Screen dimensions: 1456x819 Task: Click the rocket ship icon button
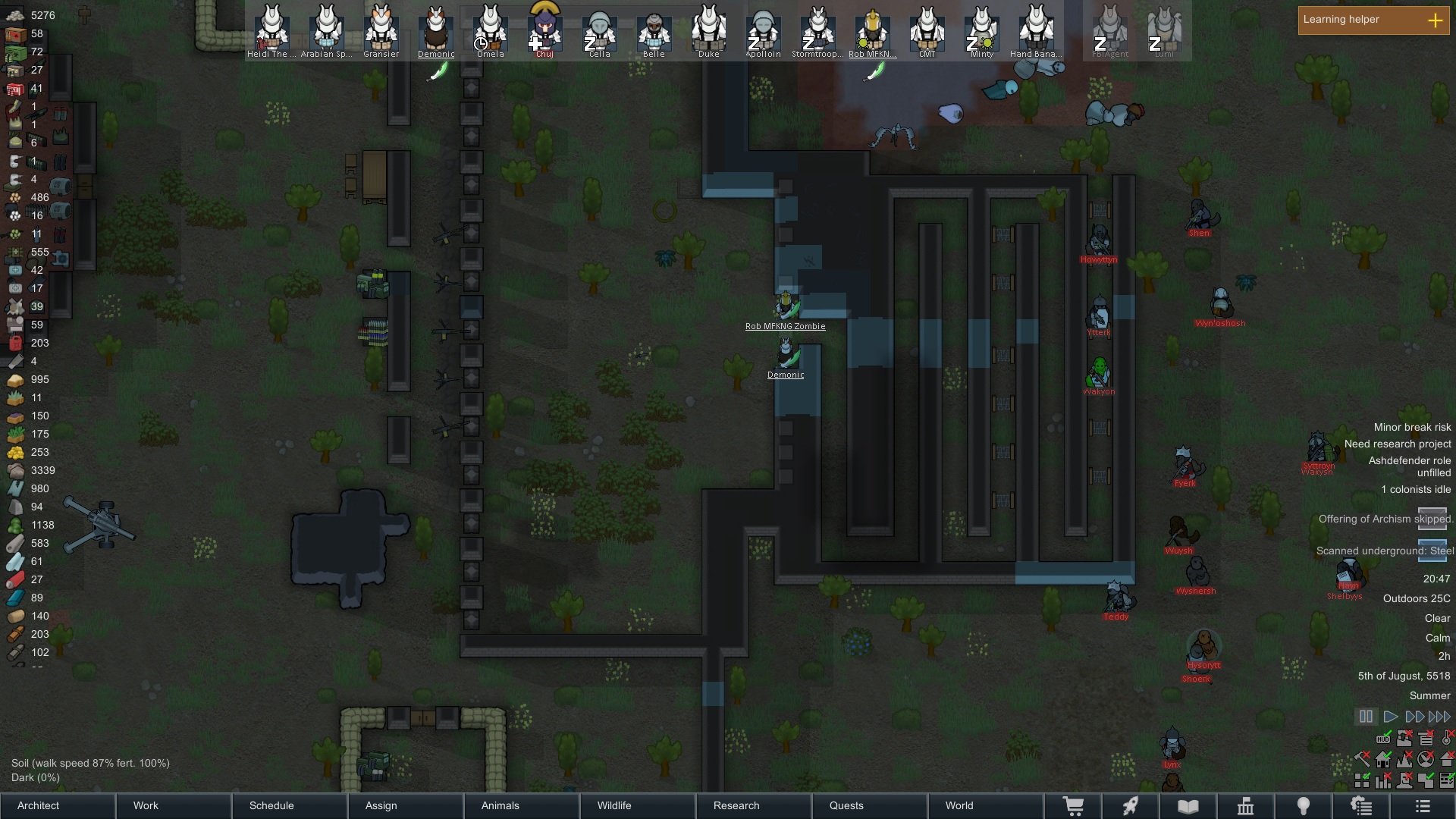point(1131,806)
